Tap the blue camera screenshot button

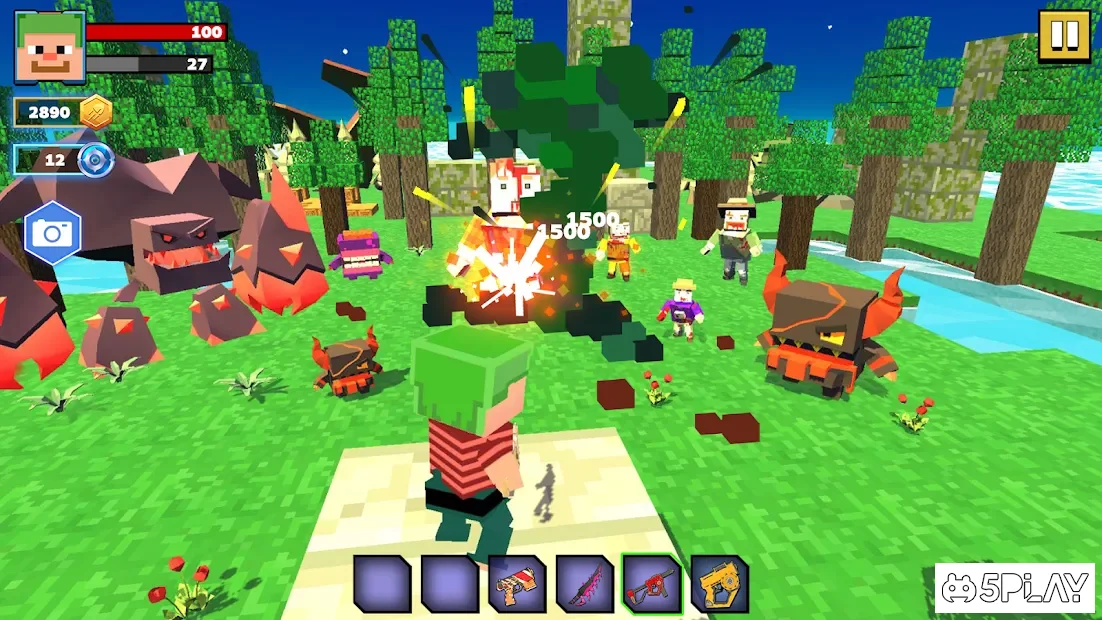[51, 232]
